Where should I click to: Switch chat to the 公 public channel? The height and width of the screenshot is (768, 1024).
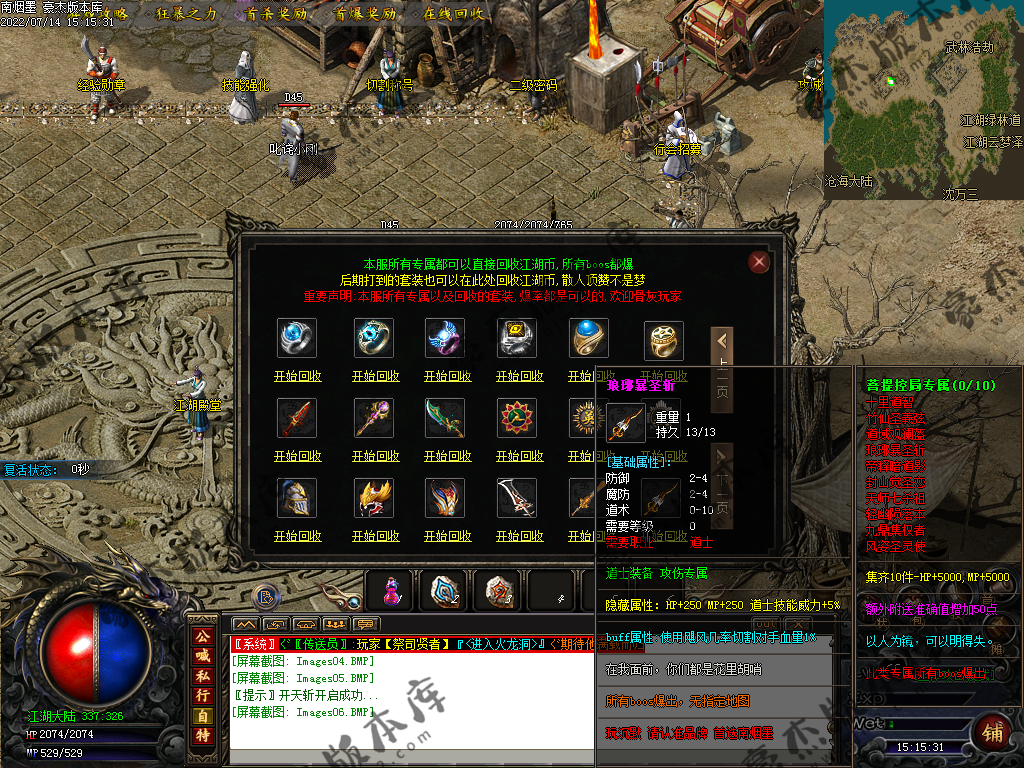tap(202, 636)
